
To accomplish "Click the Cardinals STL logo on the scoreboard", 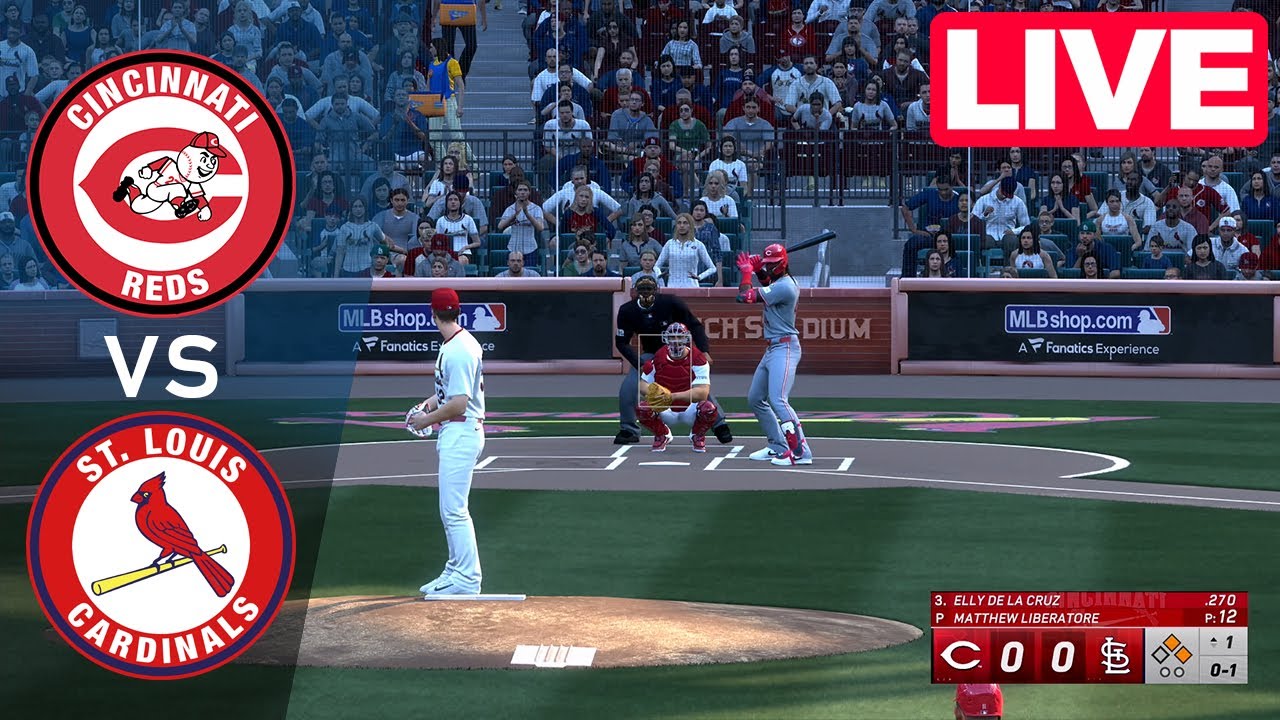I will coord(1117,656).
